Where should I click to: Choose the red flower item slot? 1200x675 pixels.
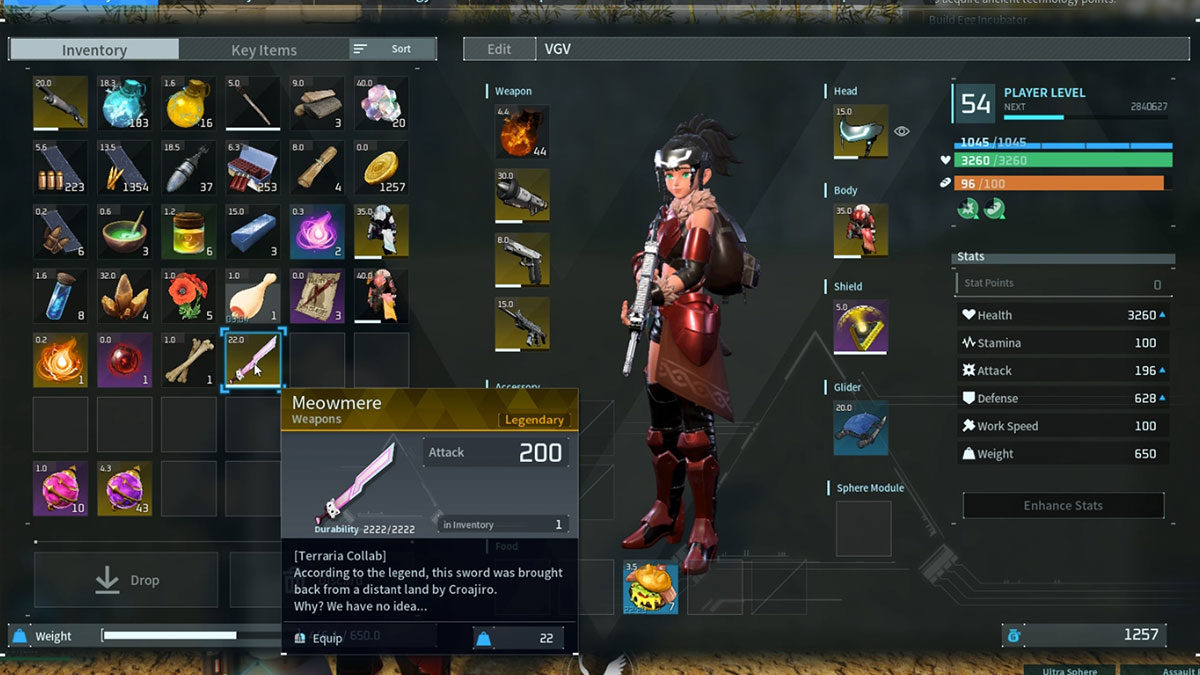tap(189, 296)
